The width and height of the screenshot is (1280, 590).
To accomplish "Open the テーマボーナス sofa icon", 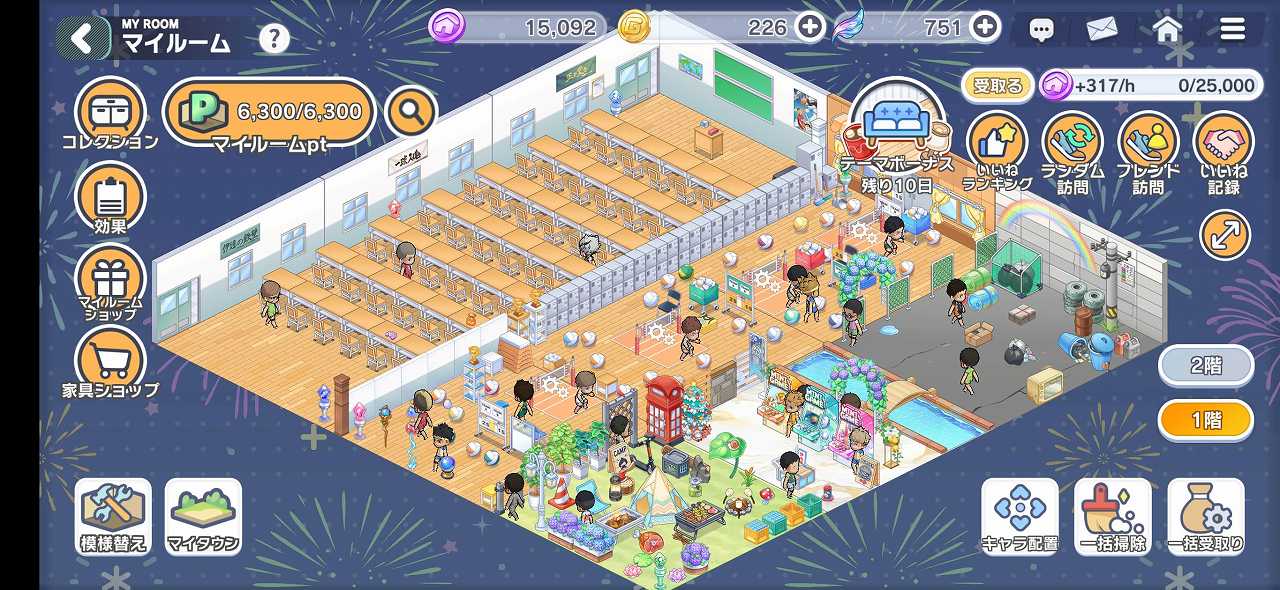I will (x=897, y=127).
